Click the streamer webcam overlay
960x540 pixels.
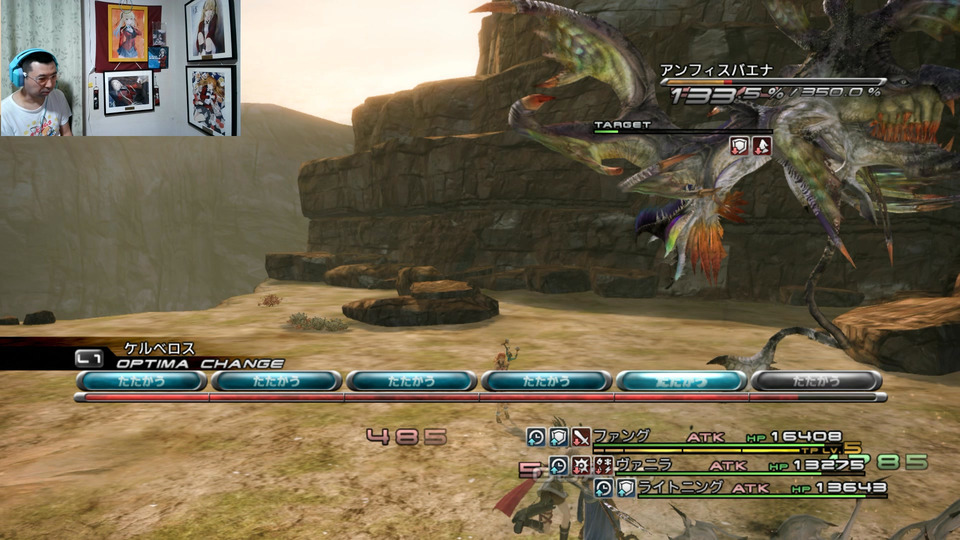120,68
